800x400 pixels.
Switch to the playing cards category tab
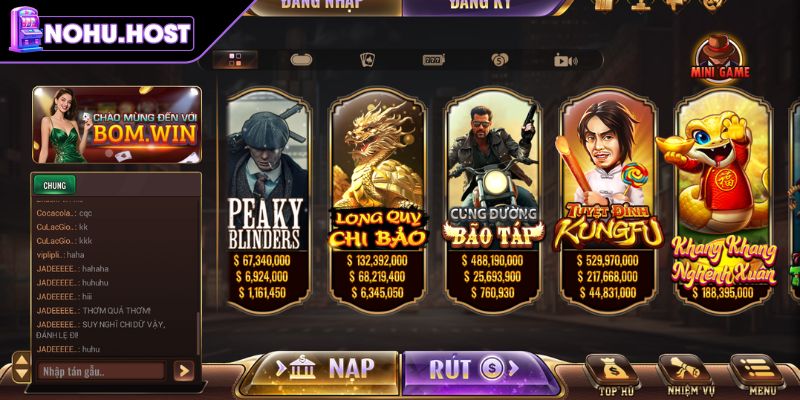(366, 59)
